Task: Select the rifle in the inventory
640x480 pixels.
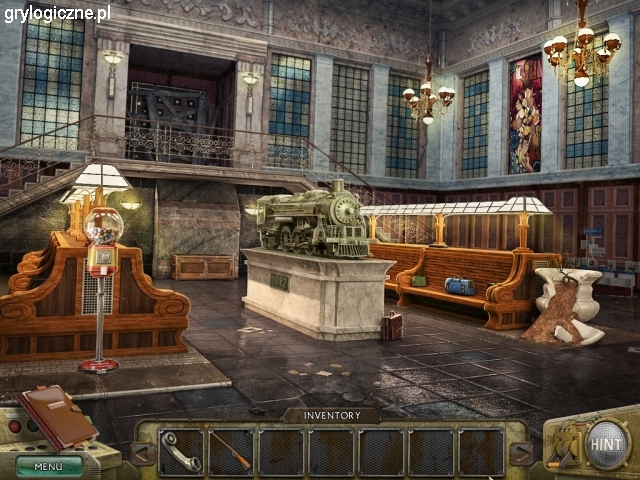Action: [x=231, y=451]
